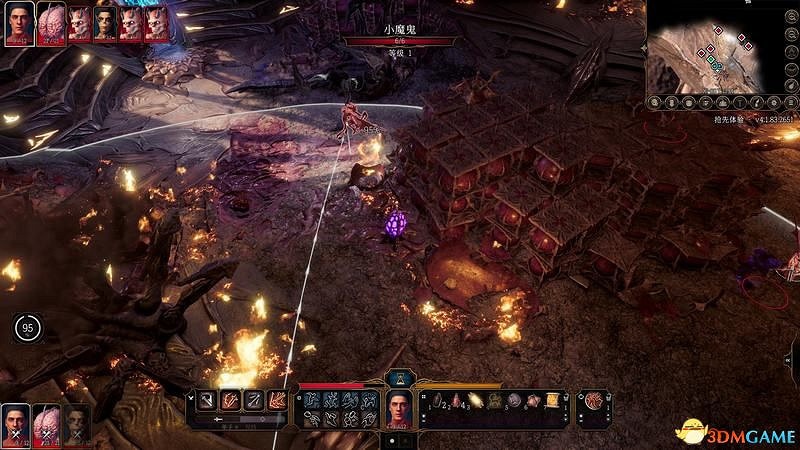800x450 pixels.
Task: Select the party leader portrait at bottom left
Action: [16, 423]
